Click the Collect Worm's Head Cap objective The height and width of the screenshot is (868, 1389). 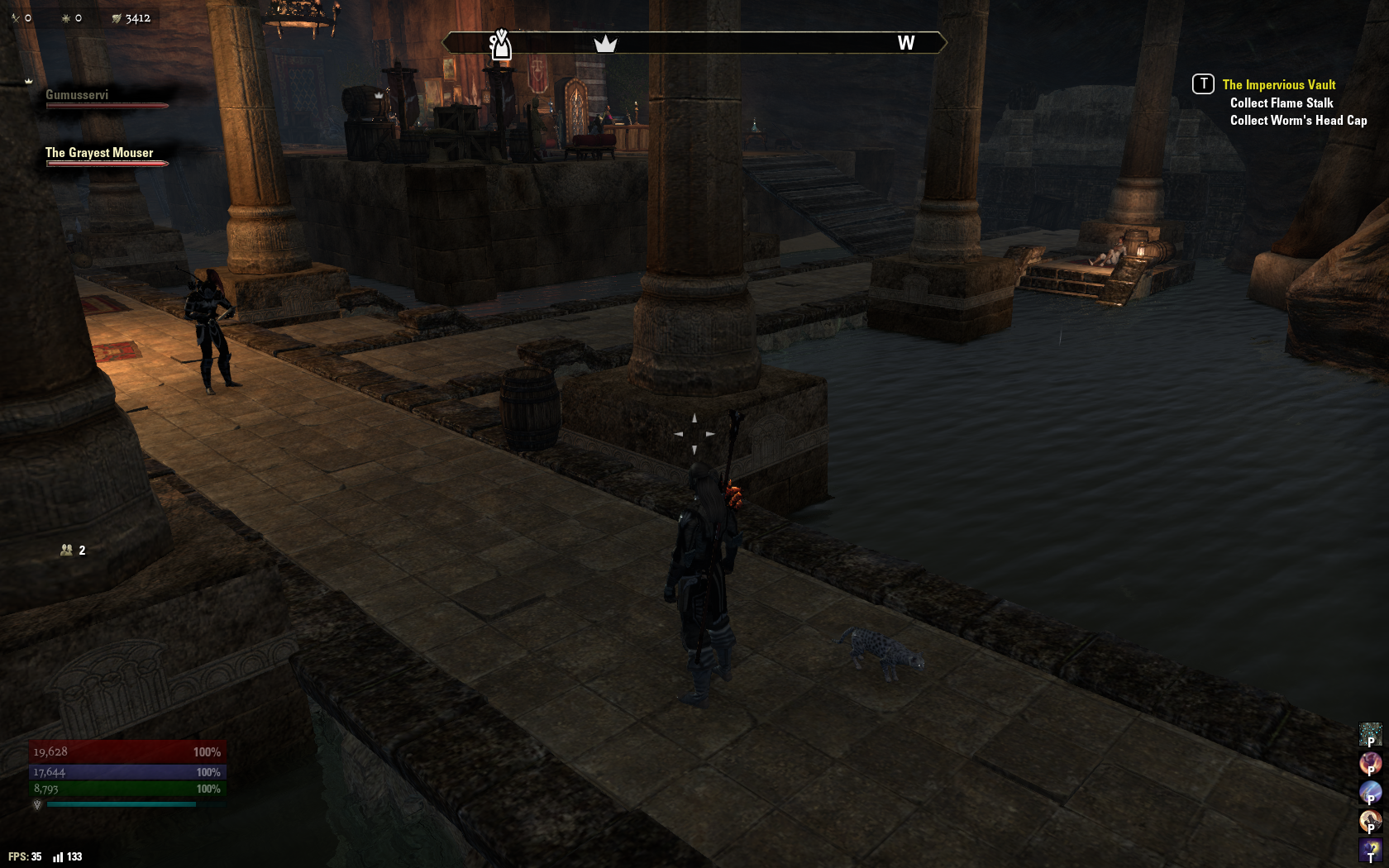tap(1298, 120)
